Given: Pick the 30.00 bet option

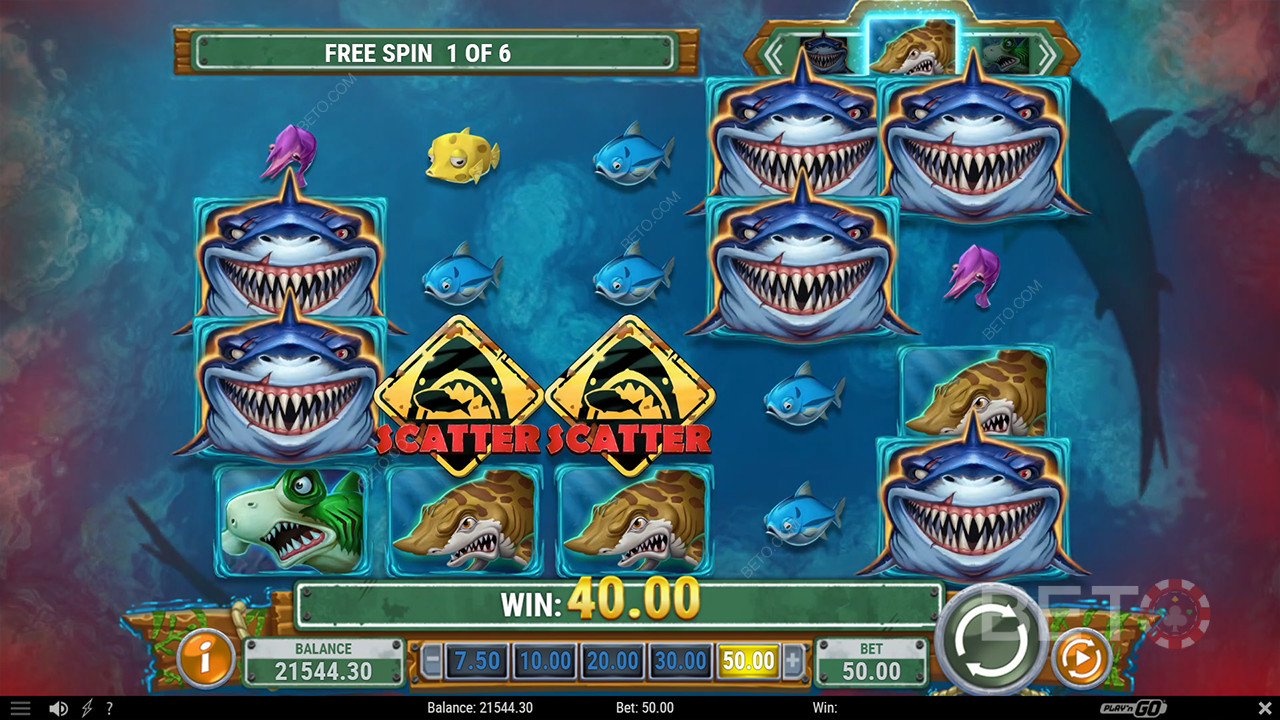Looking at the screenshot, I should click(681, 661).
